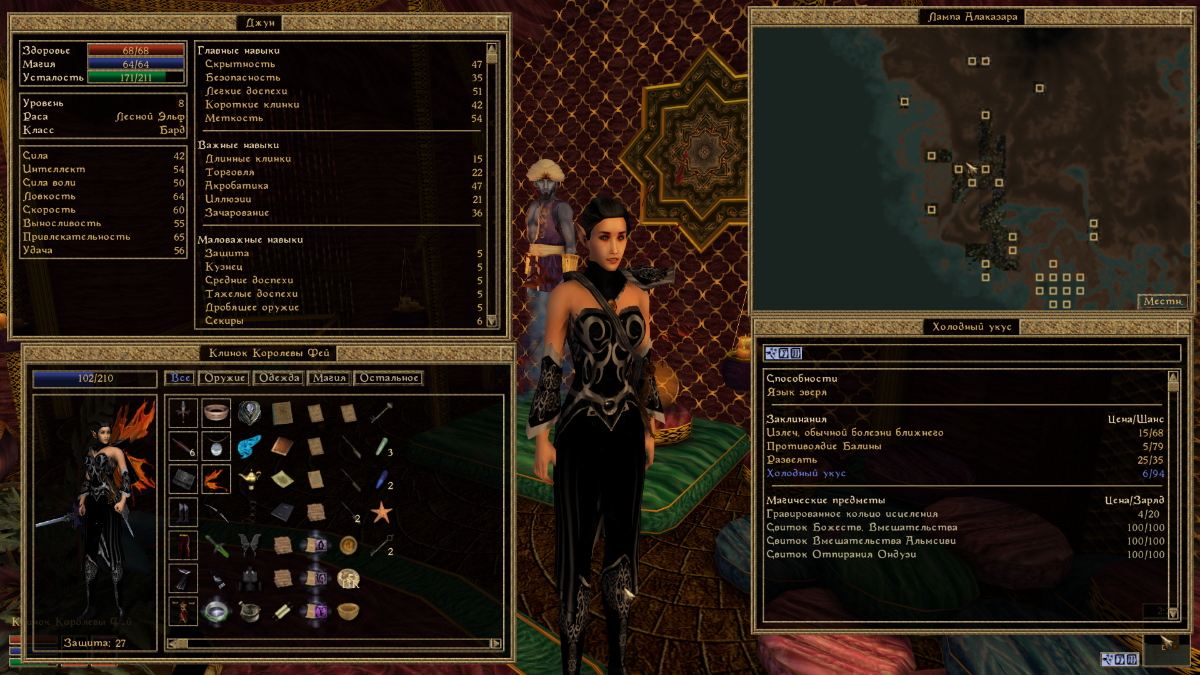Pick up the mortar and pestle
The width and height of the screenshot is (1200, 675).
click(249, 610)
